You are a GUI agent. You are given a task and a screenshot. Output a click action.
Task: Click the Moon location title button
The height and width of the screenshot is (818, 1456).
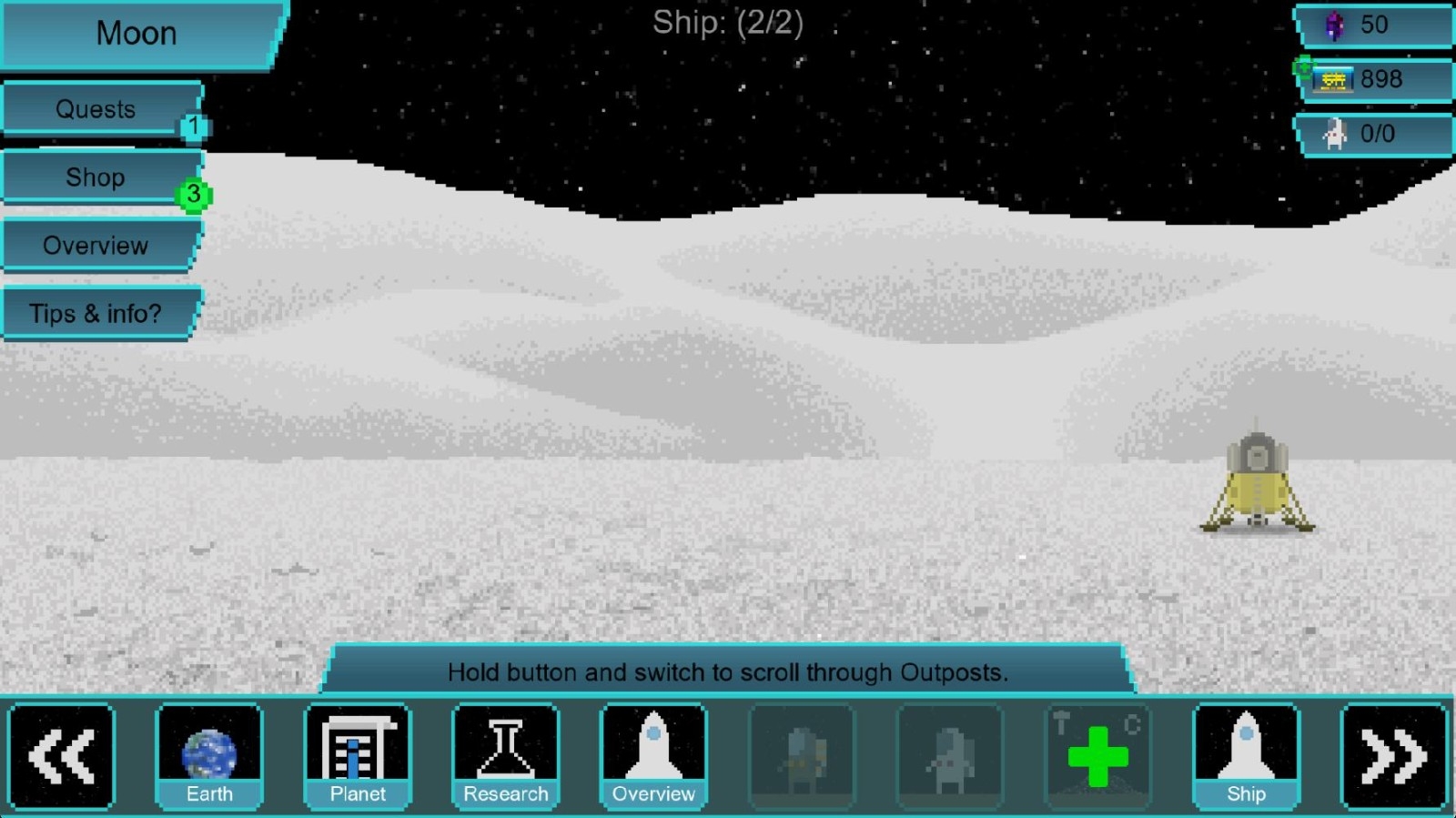(x=136, y=35)
